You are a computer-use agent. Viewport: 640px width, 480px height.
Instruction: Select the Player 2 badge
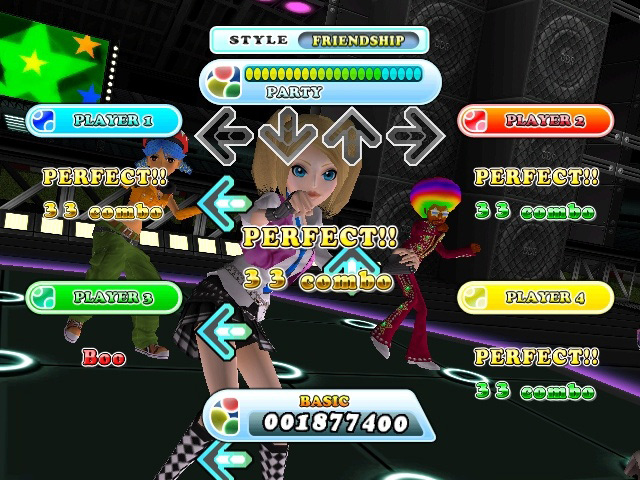pyautogui.click(x=534, y=121)
